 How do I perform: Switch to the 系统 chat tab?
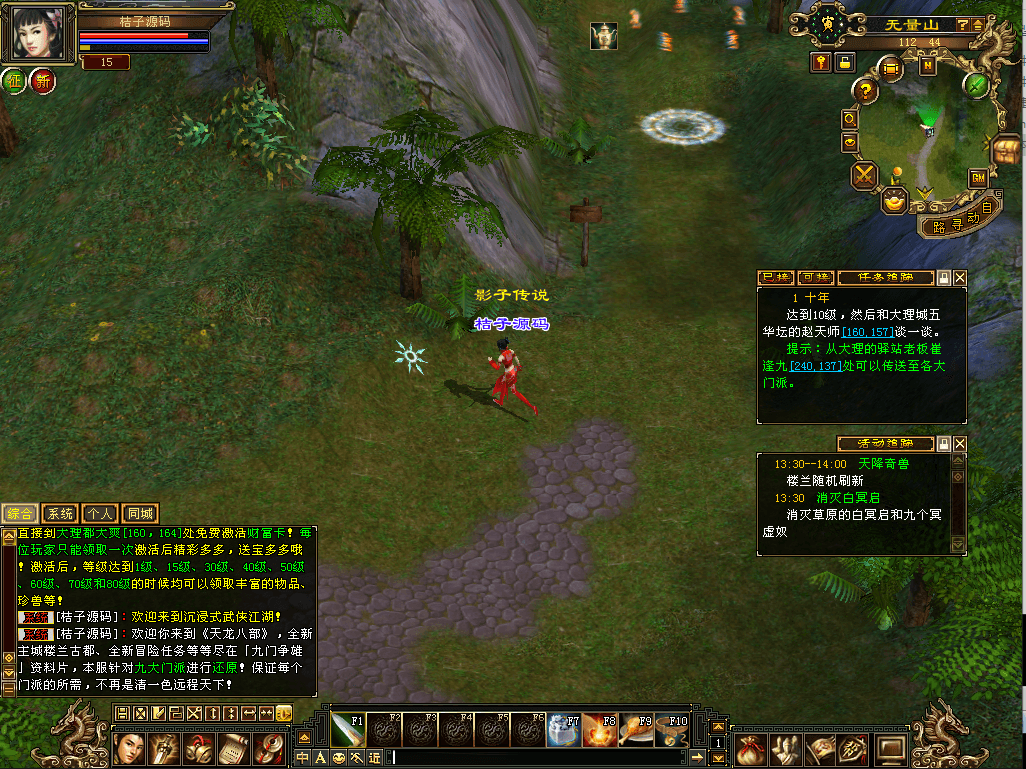pos(61,513)
